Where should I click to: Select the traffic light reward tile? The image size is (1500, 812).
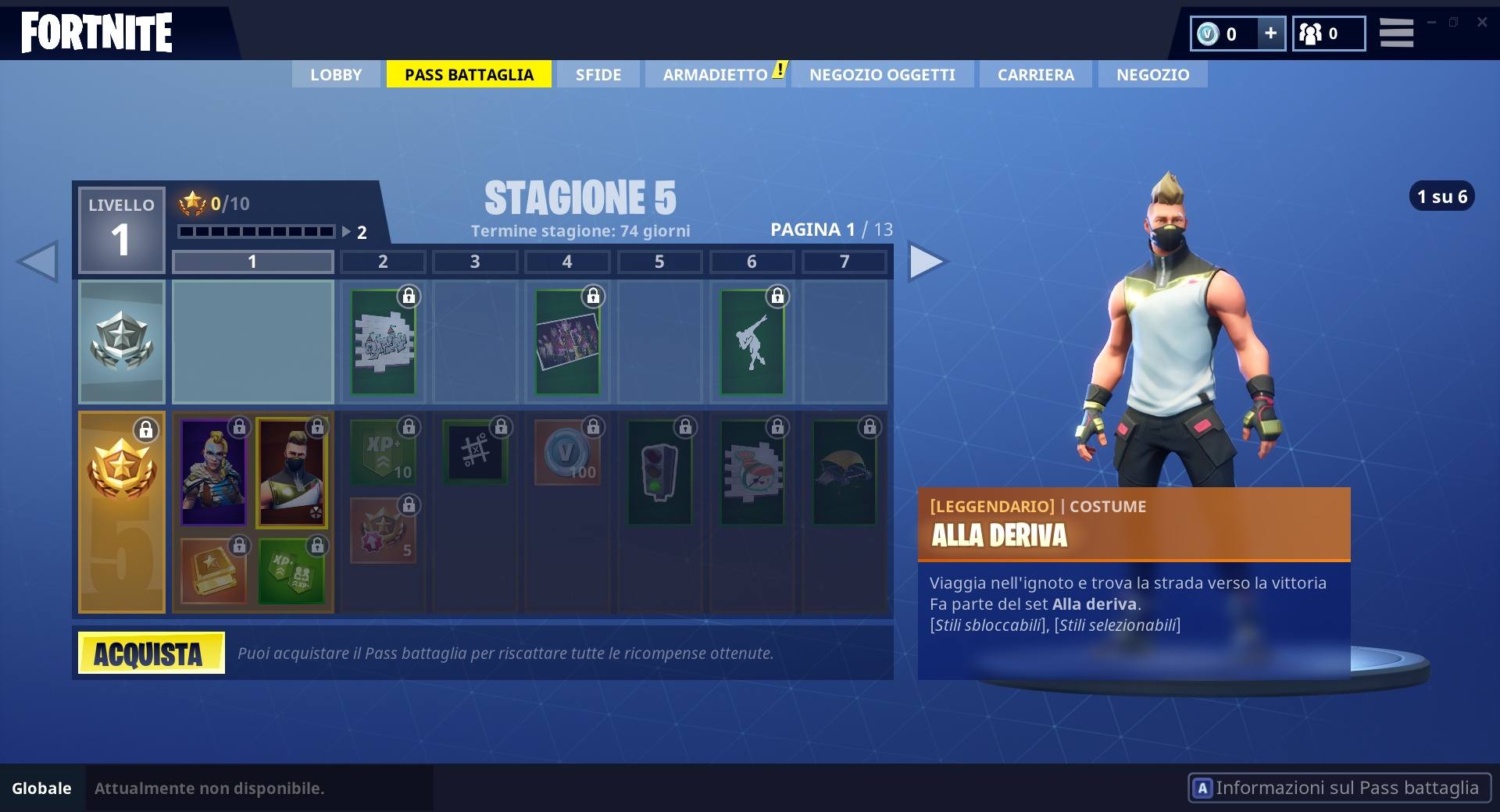pyautogui.click(x=659, y=472)
